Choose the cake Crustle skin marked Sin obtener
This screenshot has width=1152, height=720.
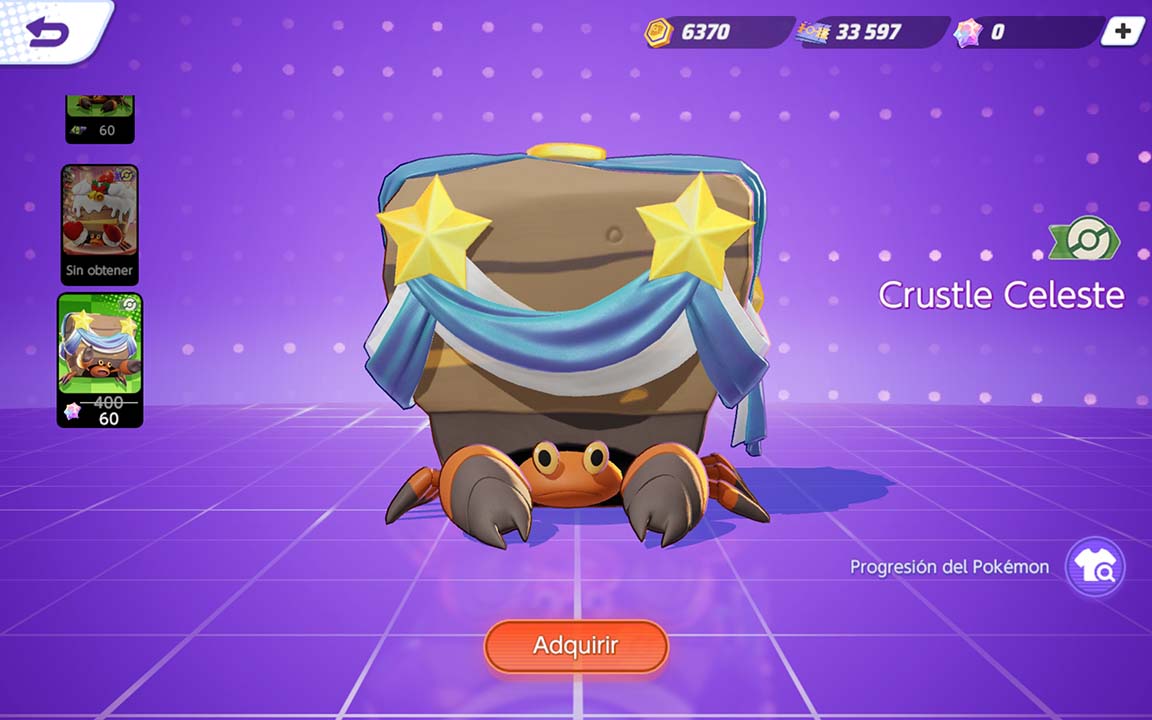pos(100,224)
